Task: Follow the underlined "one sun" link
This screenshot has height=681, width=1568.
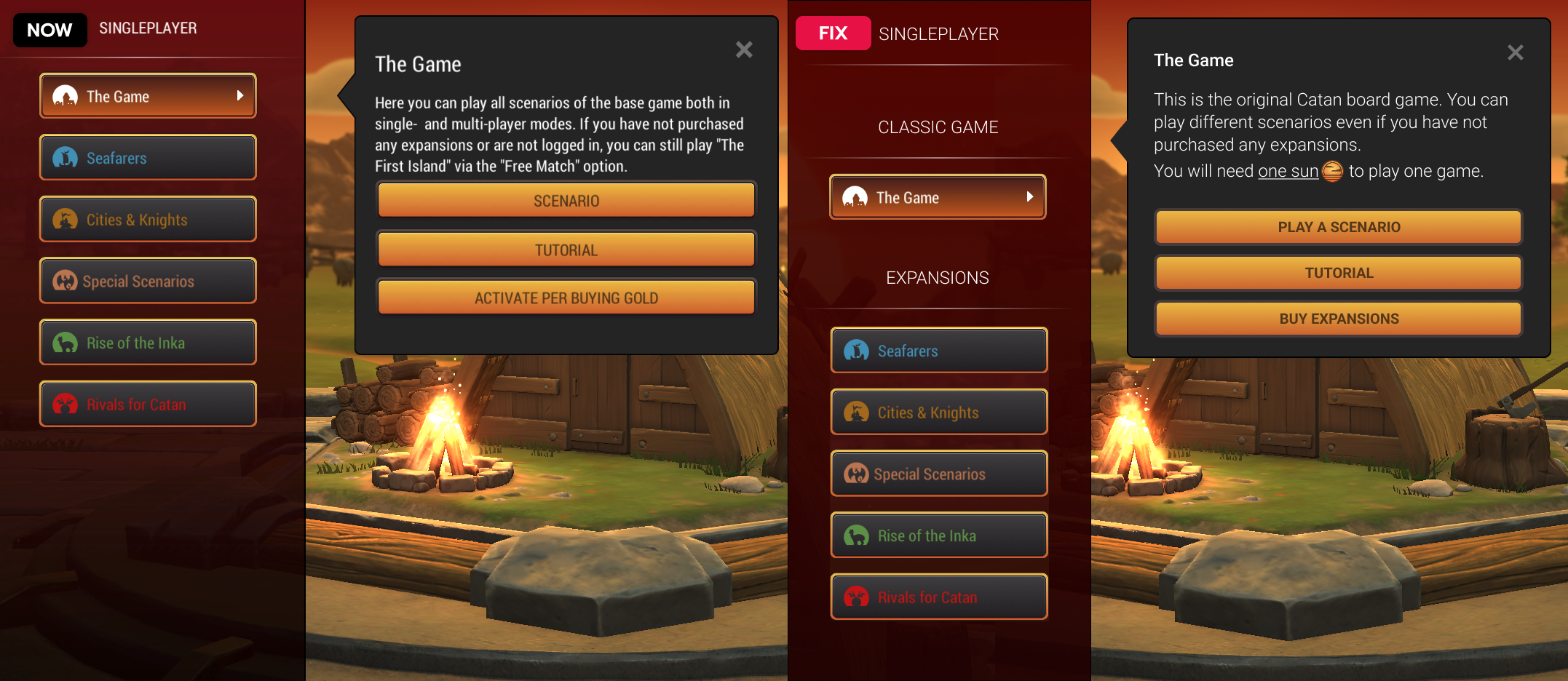Action: 1288,171
